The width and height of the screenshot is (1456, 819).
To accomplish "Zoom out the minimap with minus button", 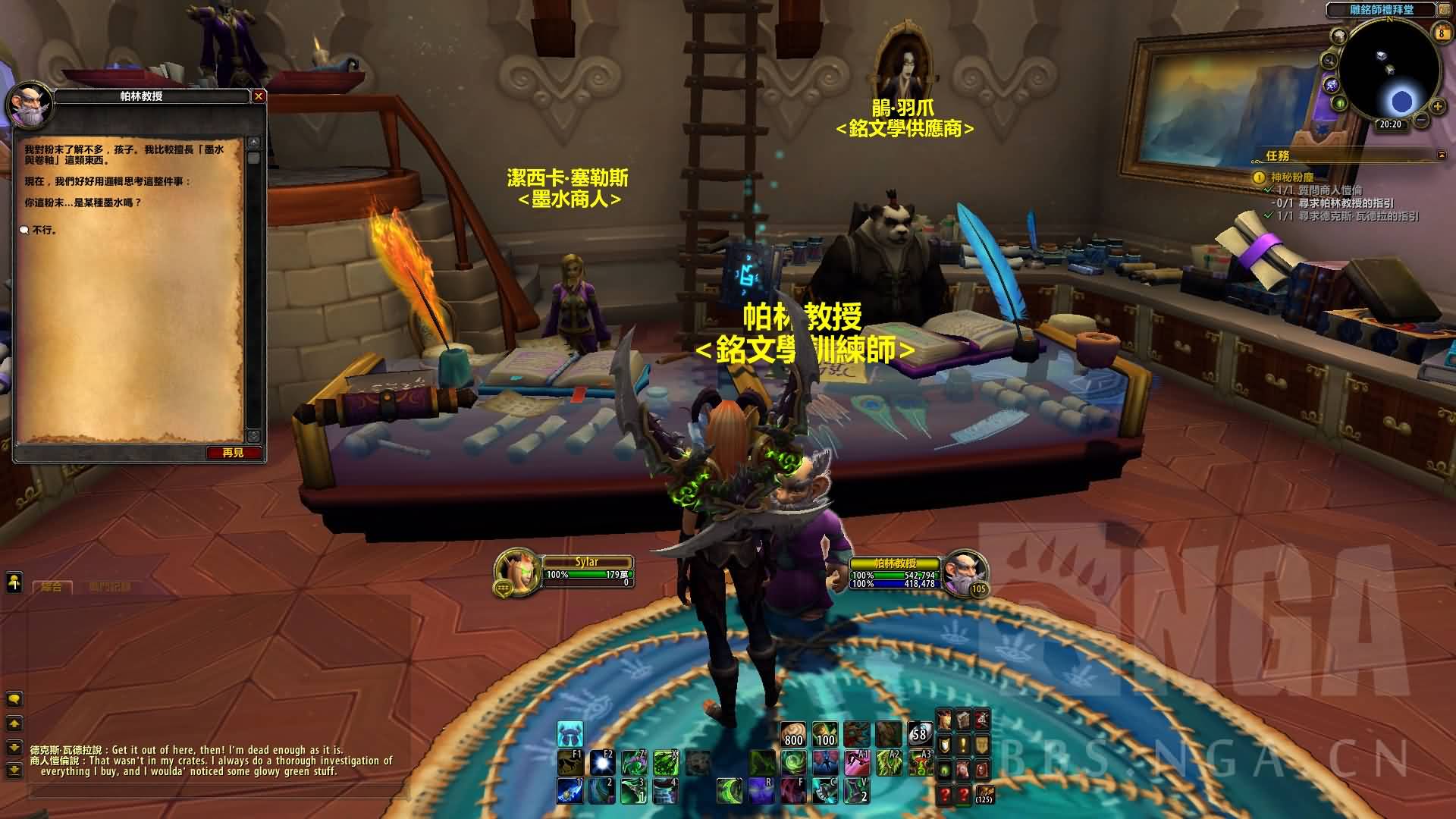I will coord(1421,120).
